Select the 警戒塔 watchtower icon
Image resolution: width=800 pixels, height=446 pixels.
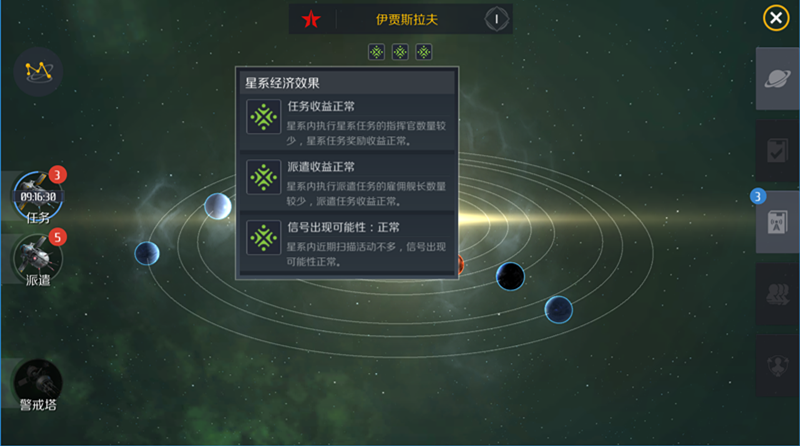38,384
